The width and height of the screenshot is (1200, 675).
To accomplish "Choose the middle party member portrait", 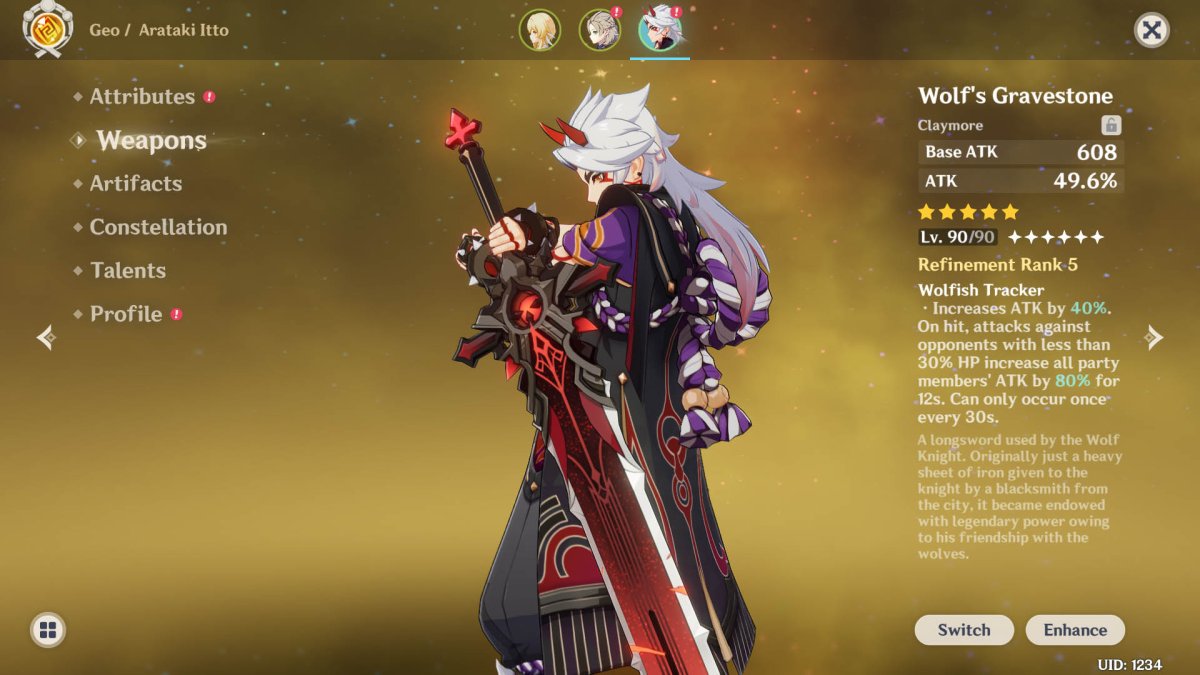I will coord(598,30).
